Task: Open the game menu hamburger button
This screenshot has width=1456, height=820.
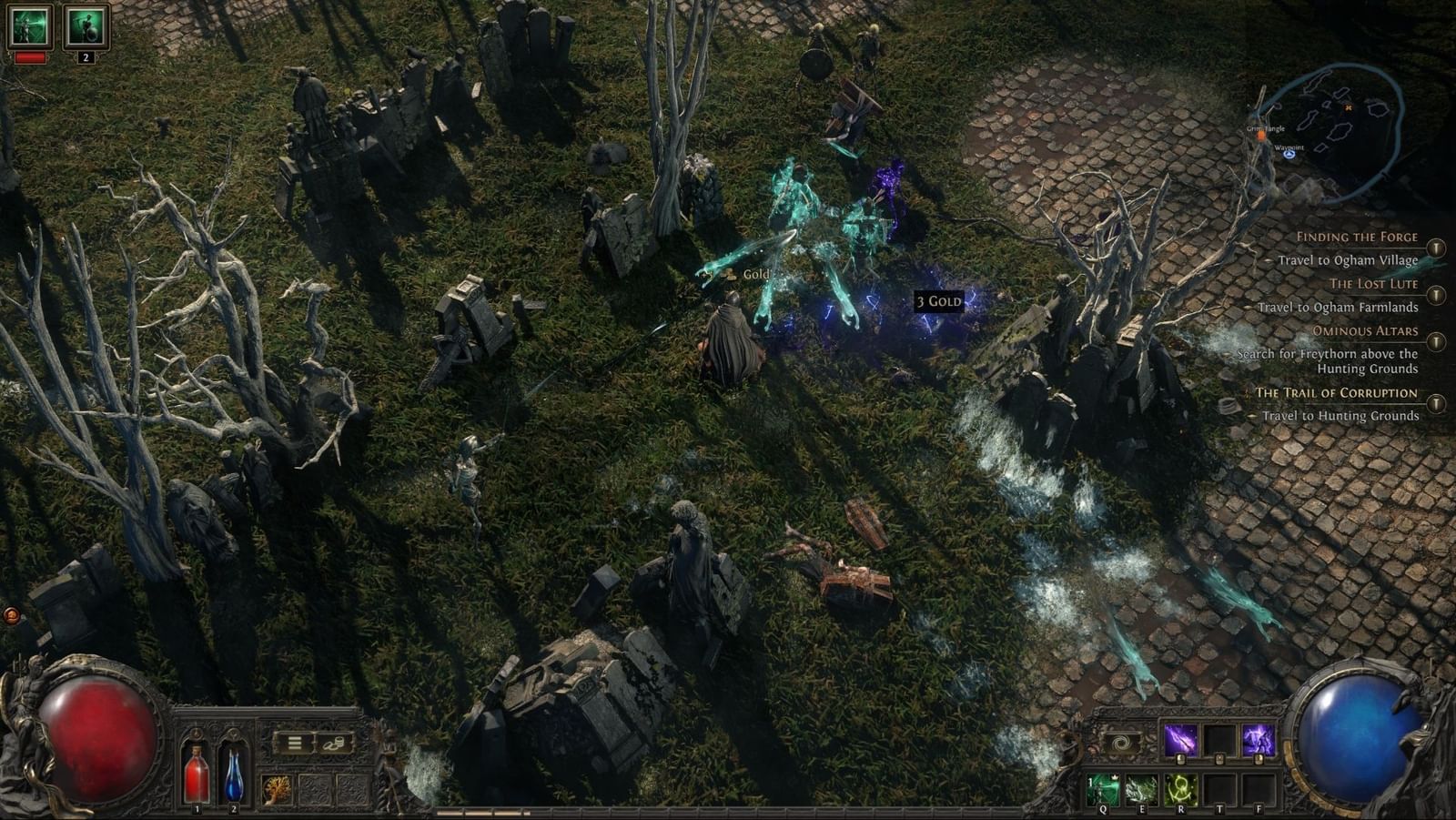Action: click(x=293, y=744)
